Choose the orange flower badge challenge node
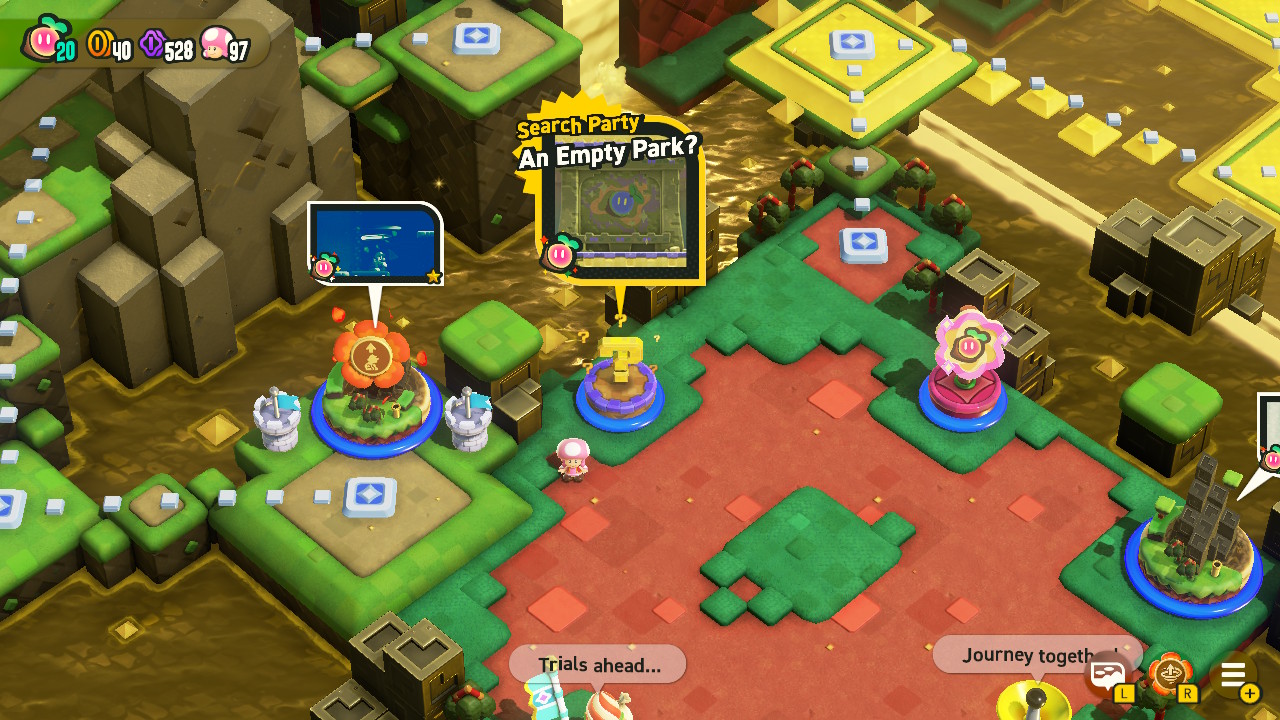 (375, 385)
